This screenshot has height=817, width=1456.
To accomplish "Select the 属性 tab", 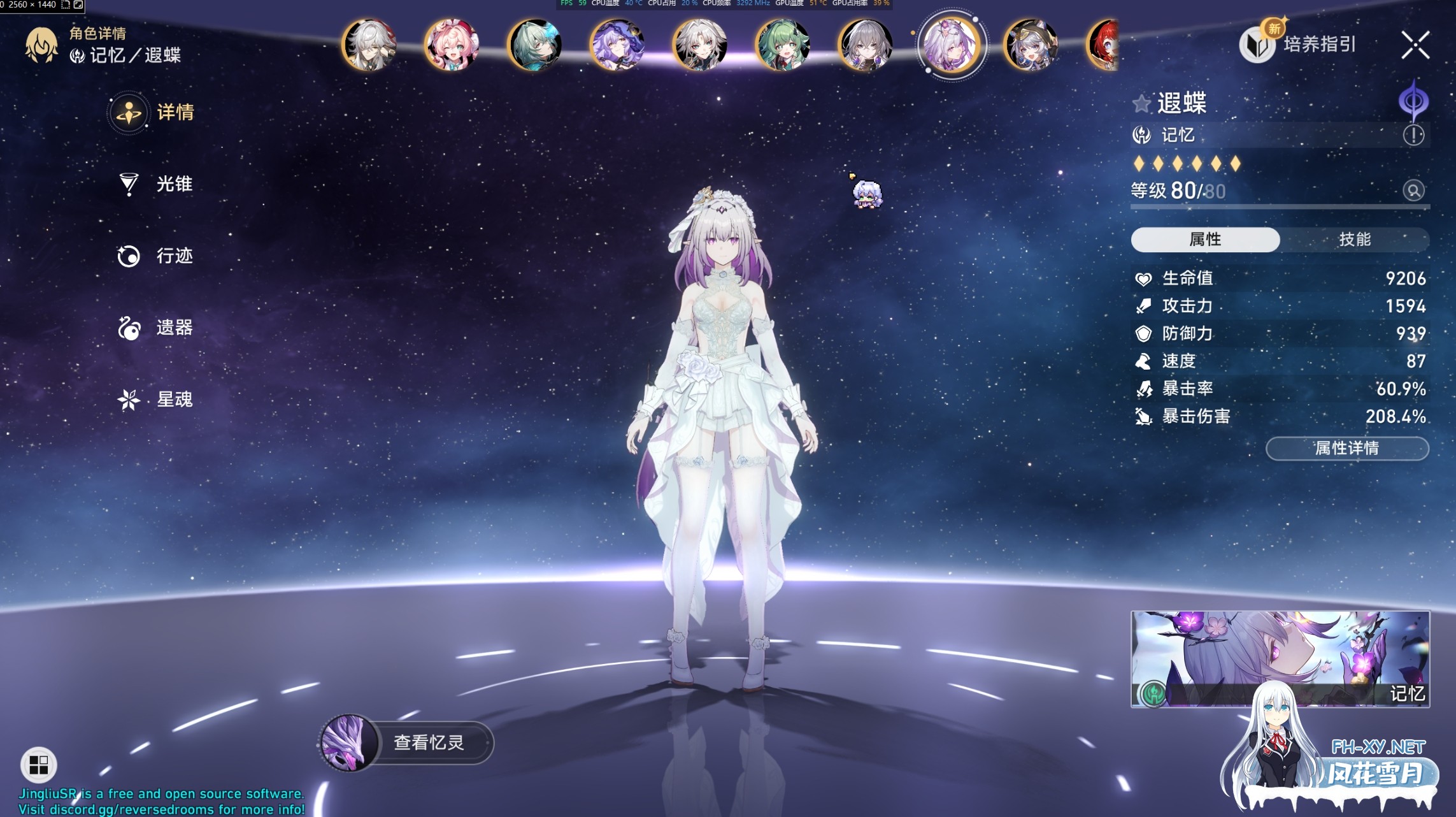I will tap(1204, 239).
